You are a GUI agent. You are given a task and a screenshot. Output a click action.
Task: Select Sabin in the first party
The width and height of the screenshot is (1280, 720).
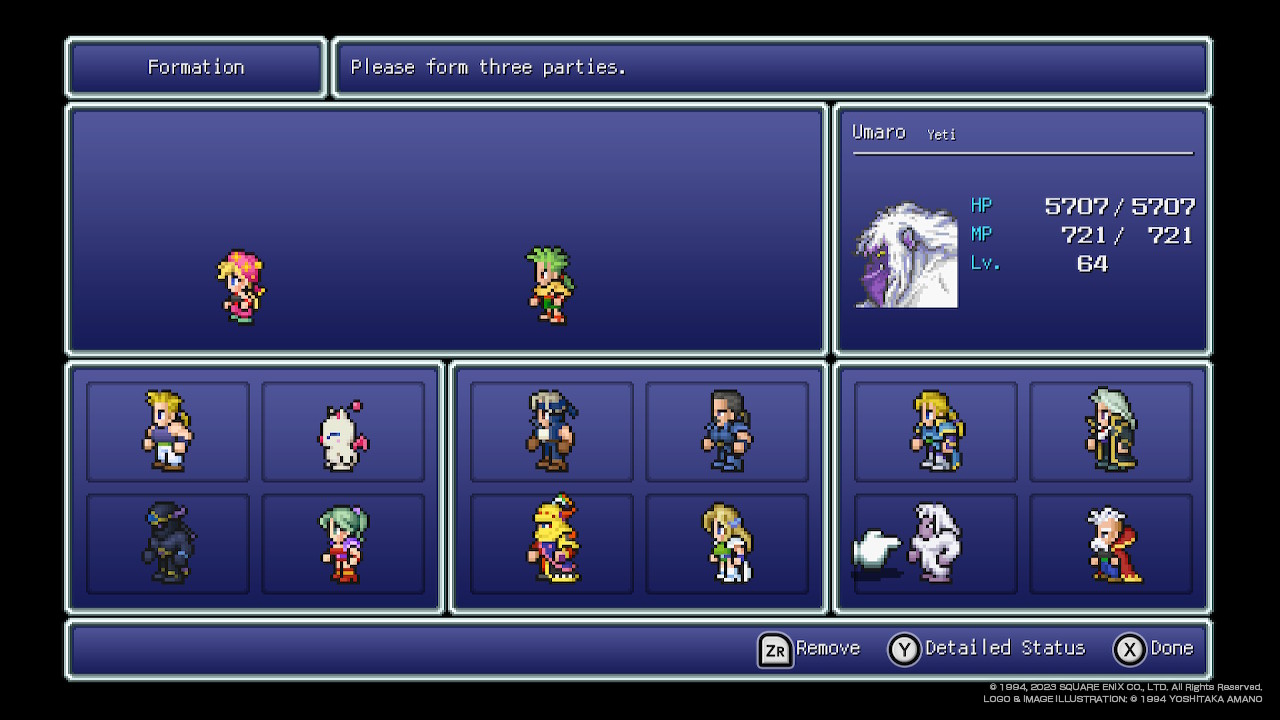point(168,431)
